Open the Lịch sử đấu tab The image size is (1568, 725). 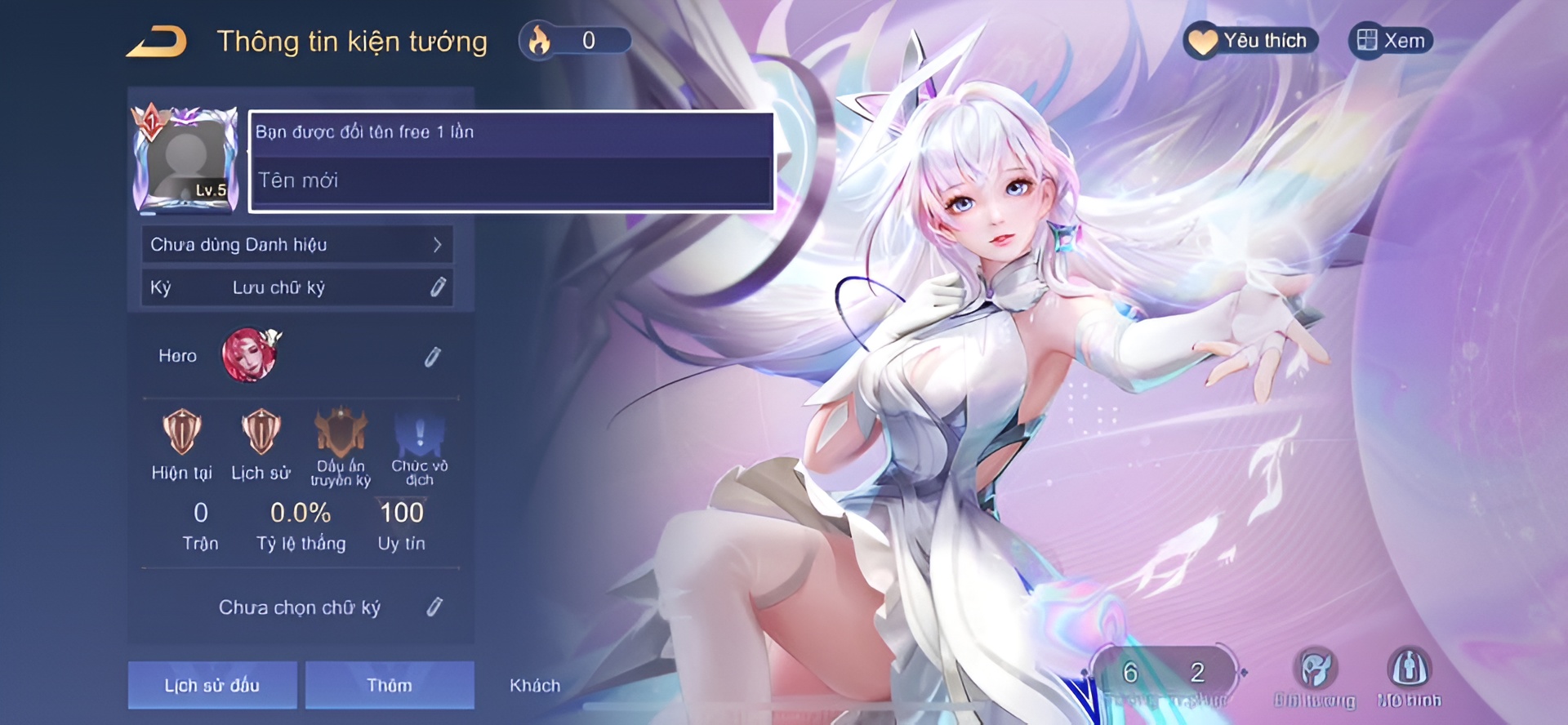[212, 685]
